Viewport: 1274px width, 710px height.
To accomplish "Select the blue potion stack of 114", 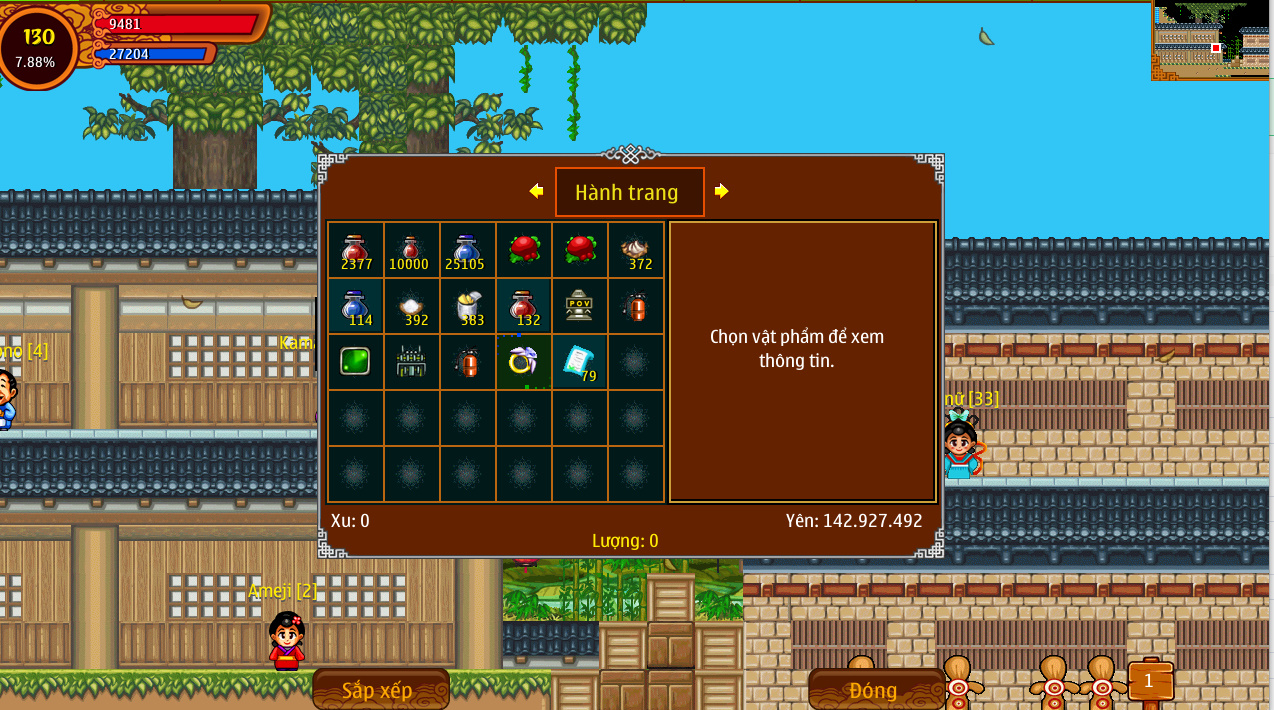I will click(x=356, y=306).
